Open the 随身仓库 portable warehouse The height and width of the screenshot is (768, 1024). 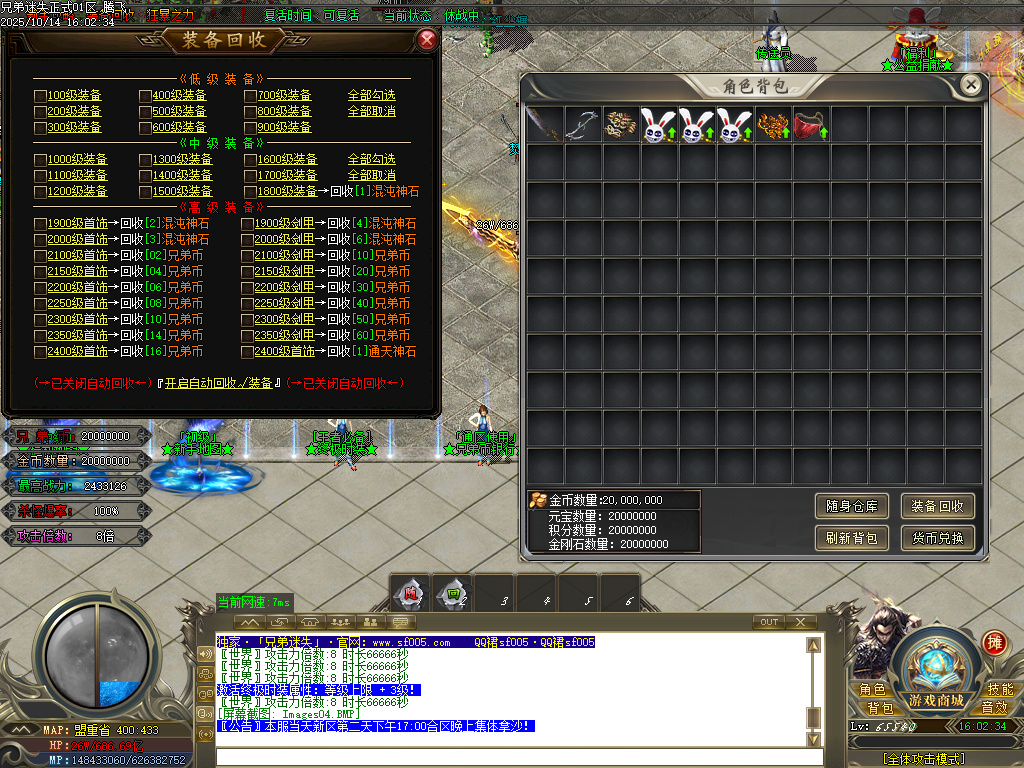pyautogui.click(x=851, y=507)
